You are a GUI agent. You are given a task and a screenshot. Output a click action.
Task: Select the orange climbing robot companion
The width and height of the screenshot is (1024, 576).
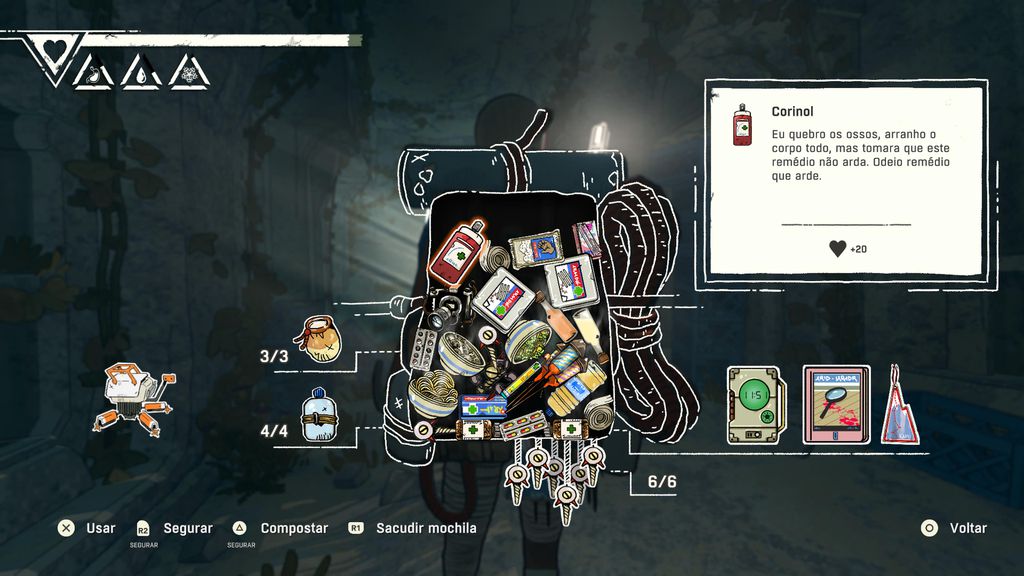134,396
